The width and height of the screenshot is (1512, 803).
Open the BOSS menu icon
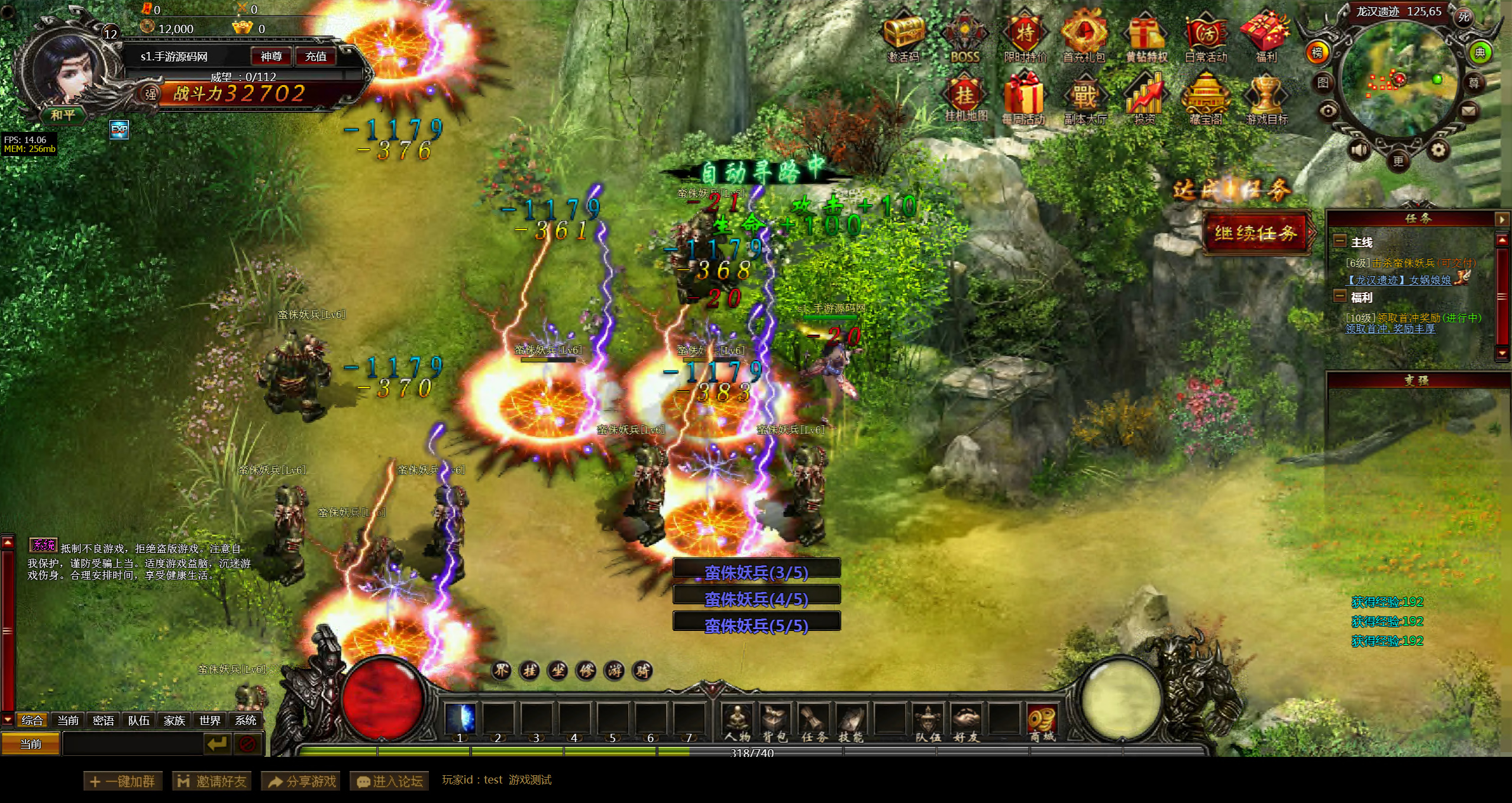(965, 37)
